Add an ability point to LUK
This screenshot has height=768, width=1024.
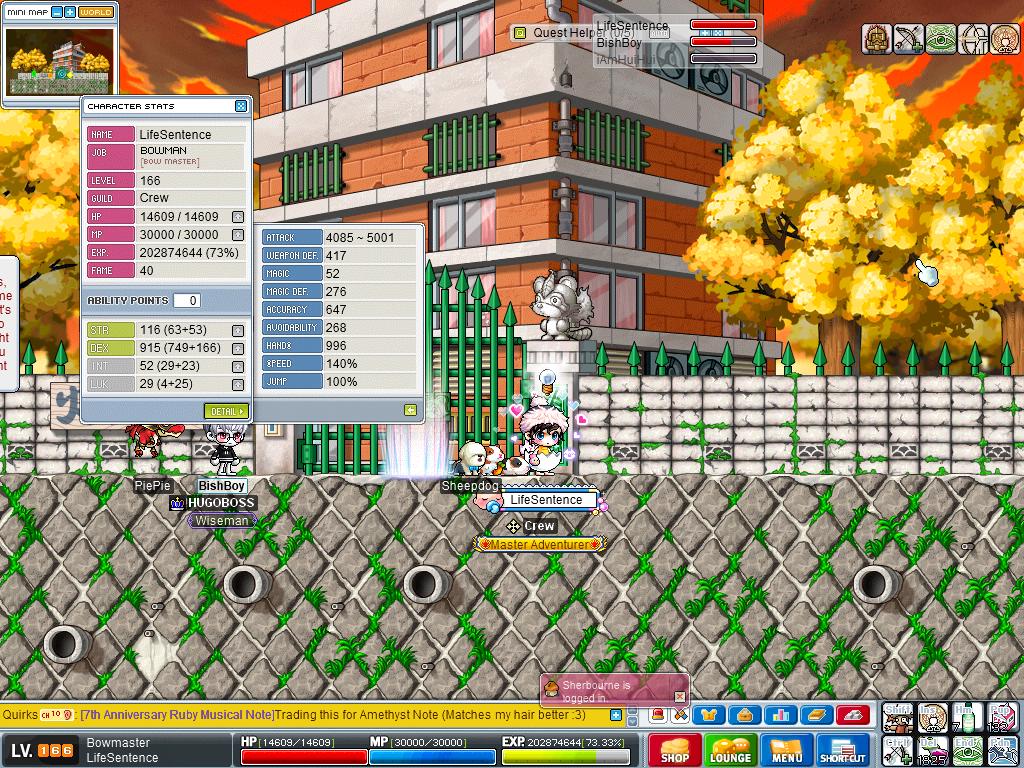[238, 385]
